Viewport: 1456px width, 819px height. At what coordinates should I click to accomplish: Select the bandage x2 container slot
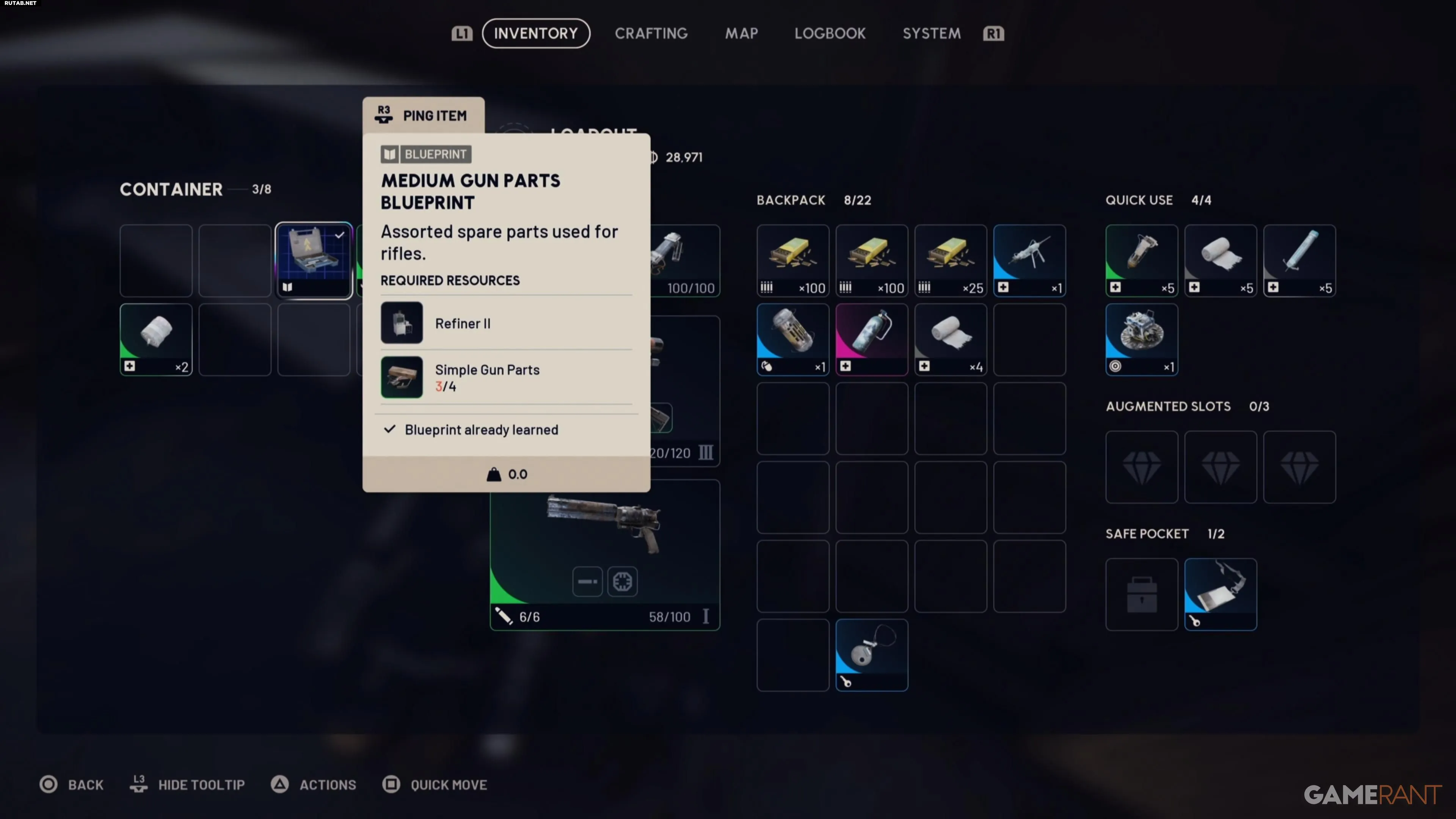pos(156,340)
